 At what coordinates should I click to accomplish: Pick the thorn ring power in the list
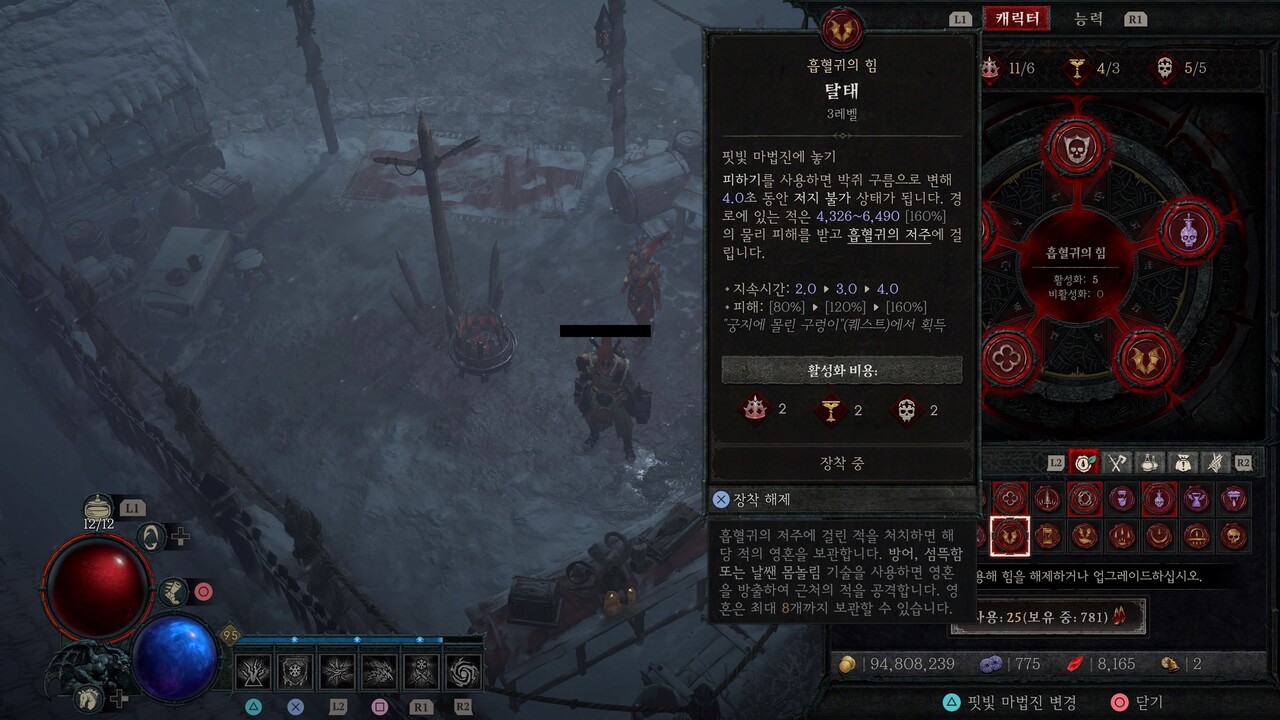click(1084, 498)
